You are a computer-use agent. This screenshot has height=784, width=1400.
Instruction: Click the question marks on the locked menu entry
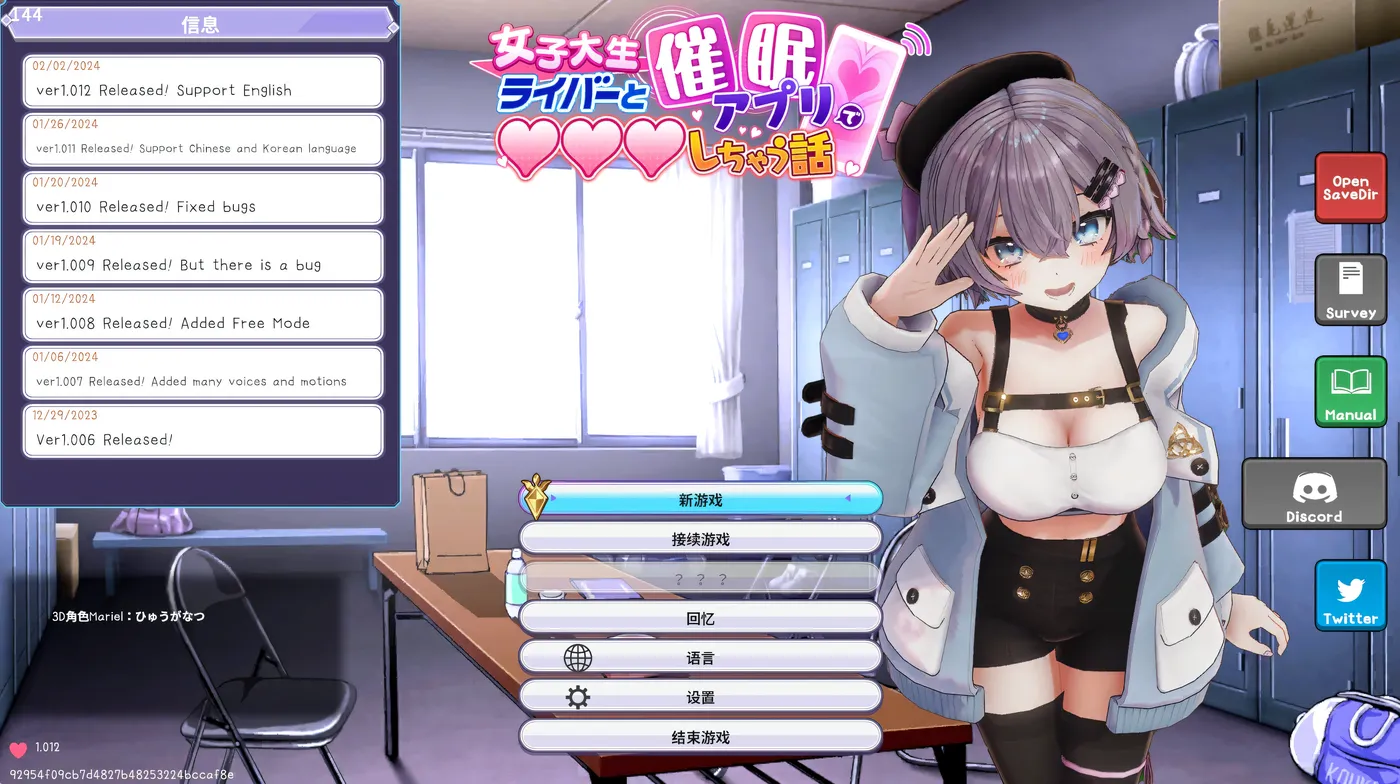[x=700, y=577]
